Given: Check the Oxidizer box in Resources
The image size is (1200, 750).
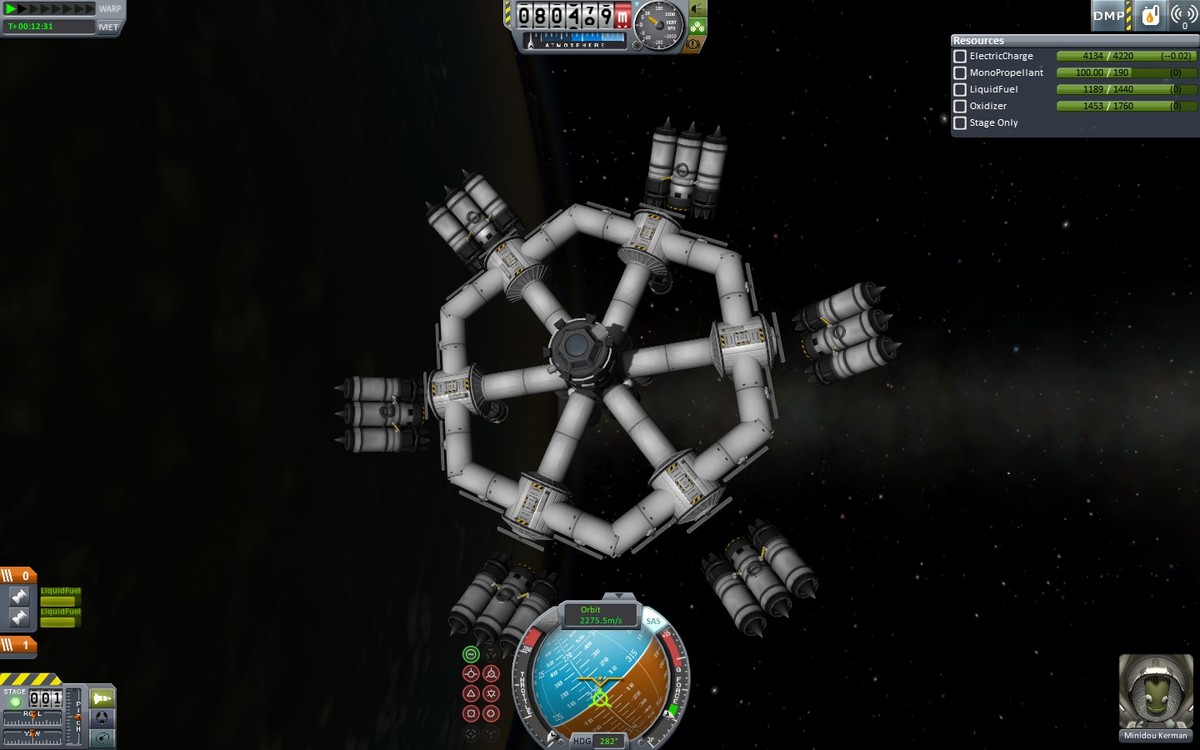Looking at the screenshot, I should pyautogui.click(x=960, y=106).
